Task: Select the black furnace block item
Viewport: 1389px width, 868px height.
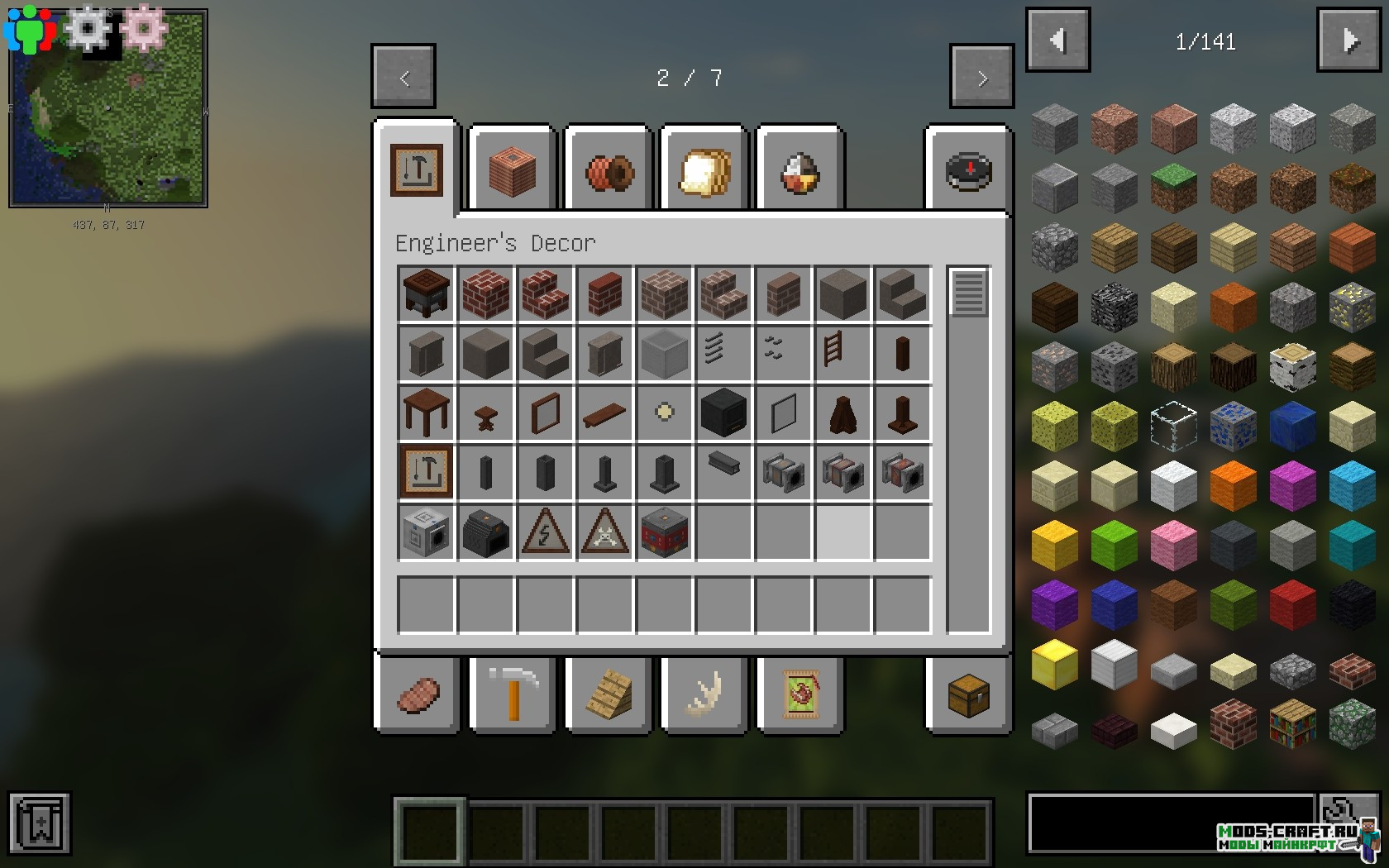Action: (723, 413)
